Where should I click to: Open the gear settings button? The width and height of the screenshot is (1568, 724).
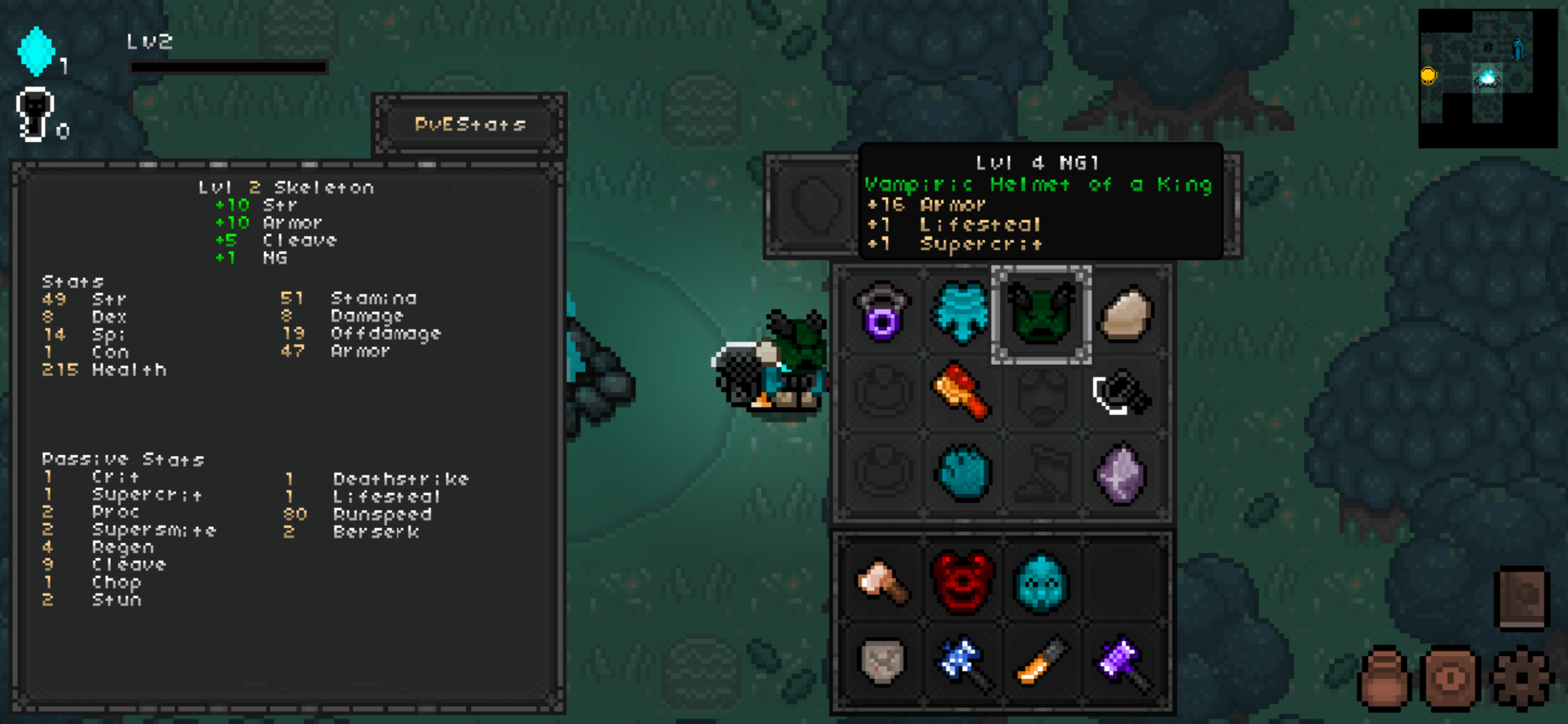(x=1521, y=679)
